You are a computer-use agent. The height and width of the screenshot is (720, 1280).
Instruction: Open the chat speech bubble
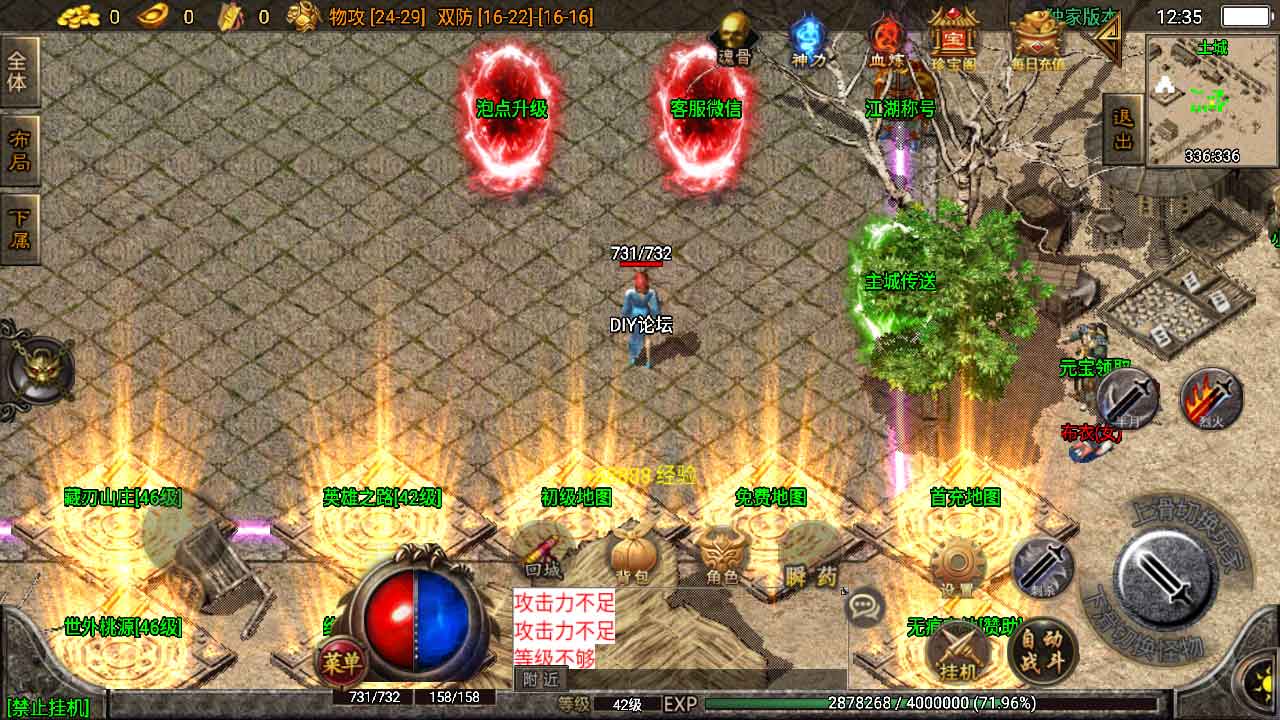(x=864, y=606)
